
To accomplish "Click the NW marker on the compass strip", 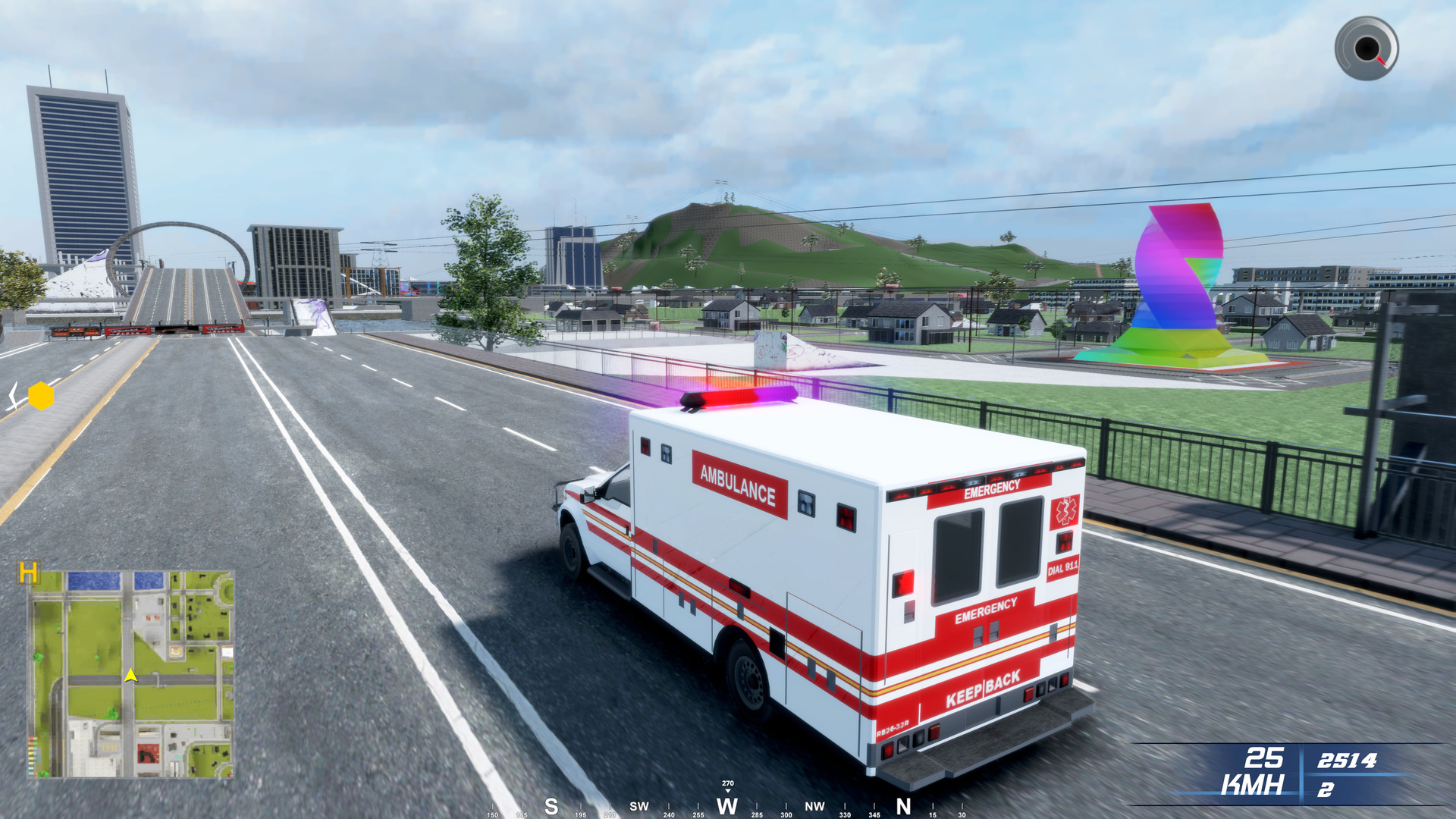I will point(814,808).
